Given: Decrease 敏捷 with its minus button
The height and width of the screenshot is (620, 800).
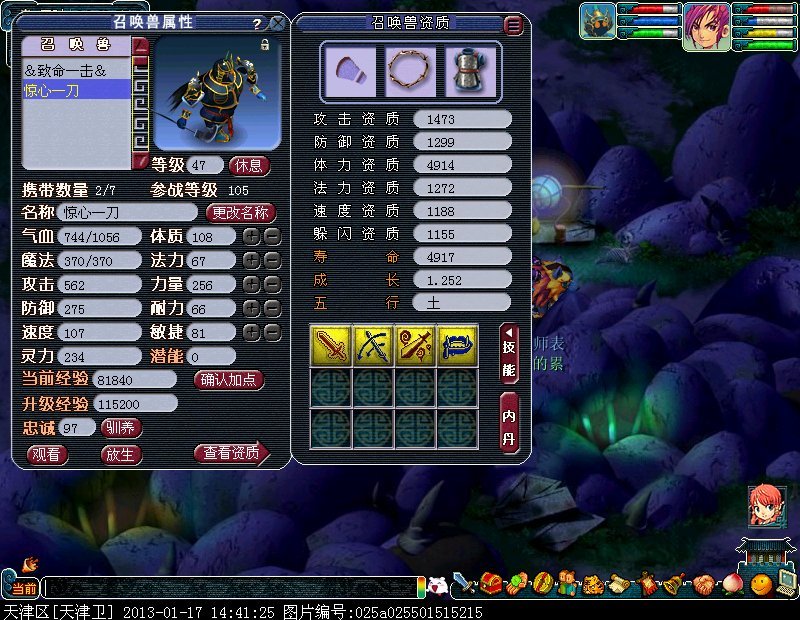Looking at the screenshot, I should click(x=271, y=333).
